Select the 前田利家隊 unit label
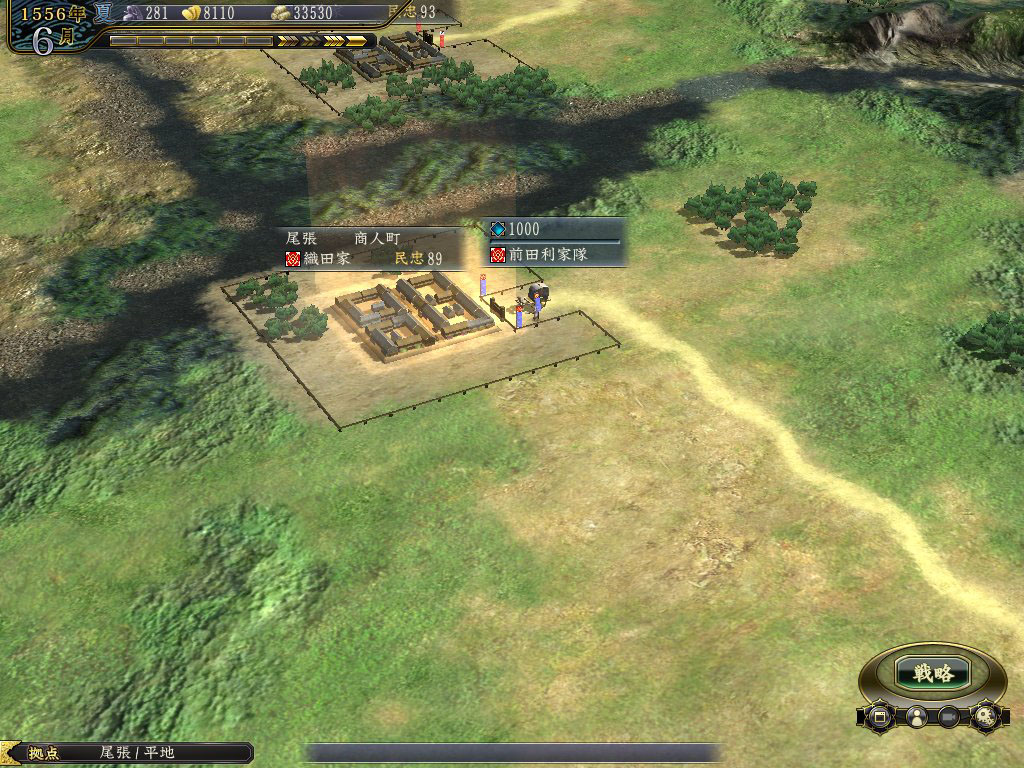Image resolution: width=1024 pixels, height=768 pixels. (x=556, y=255)
